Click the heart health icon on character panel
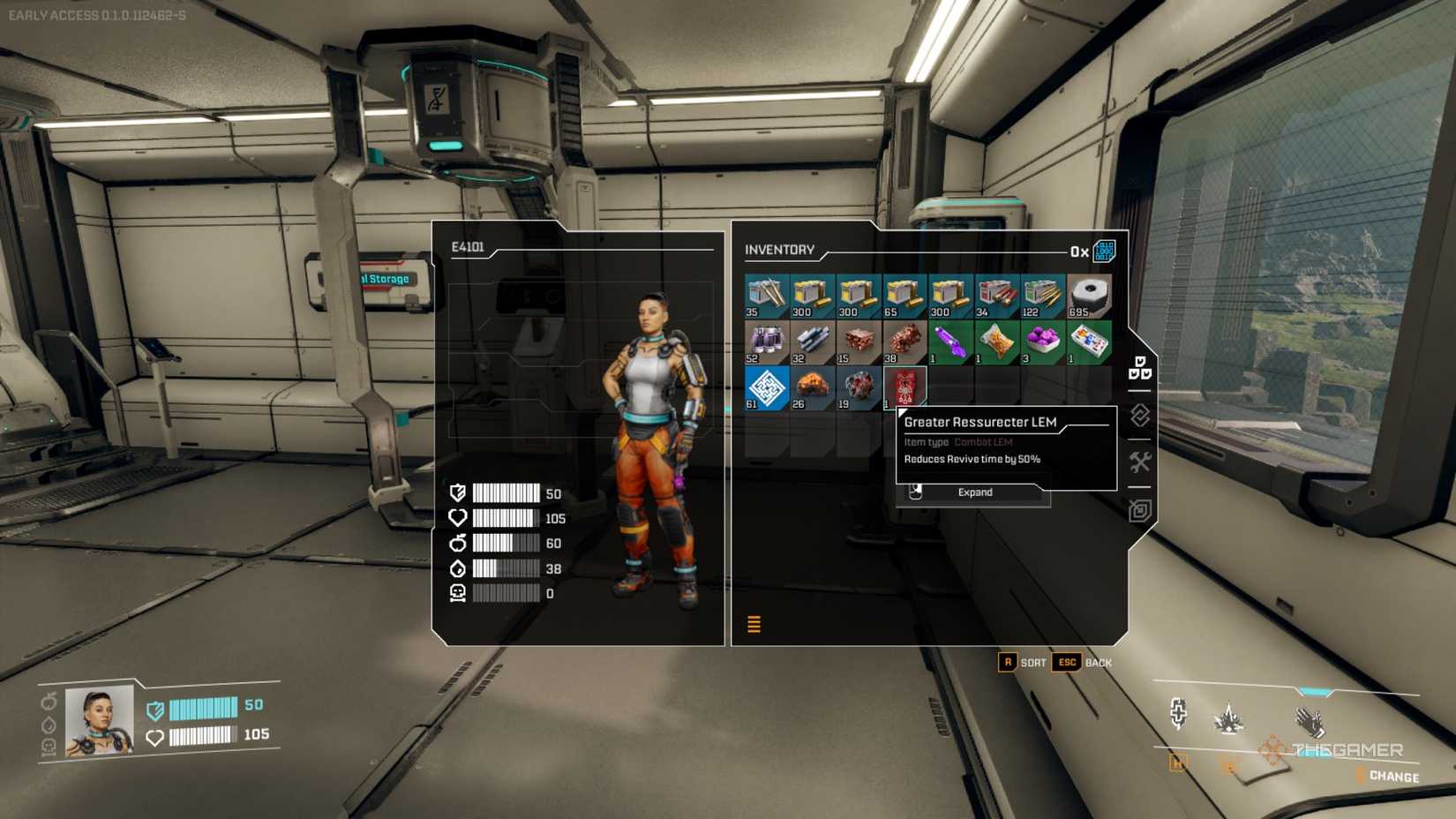 pos(456,519)
